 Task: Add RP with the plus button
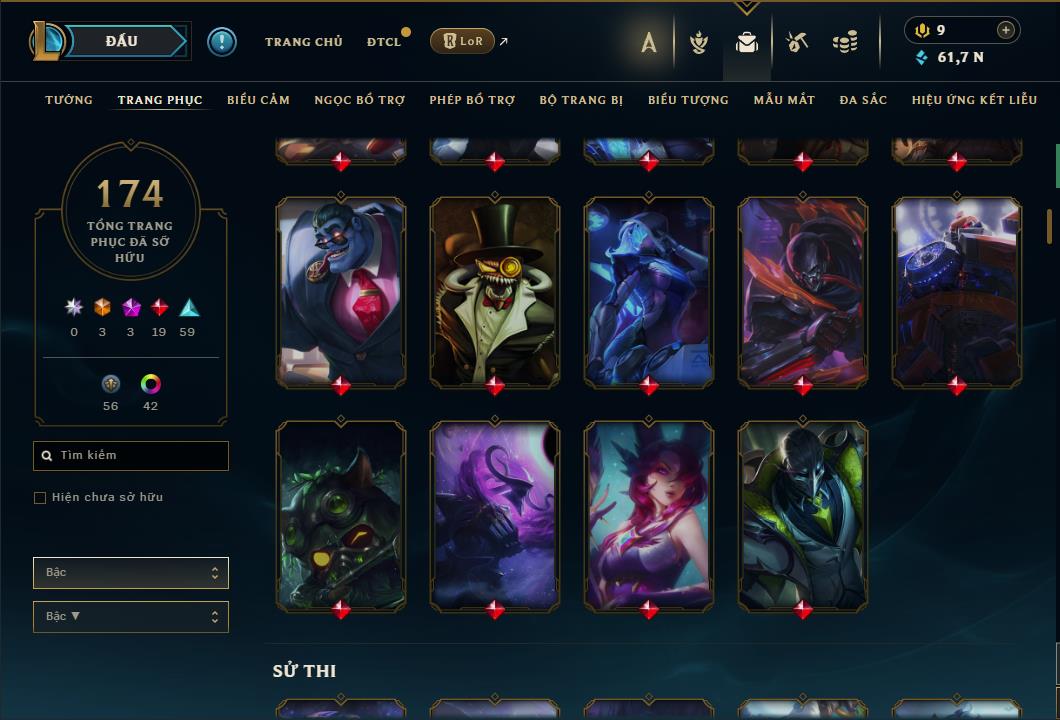coord(1006,30)
